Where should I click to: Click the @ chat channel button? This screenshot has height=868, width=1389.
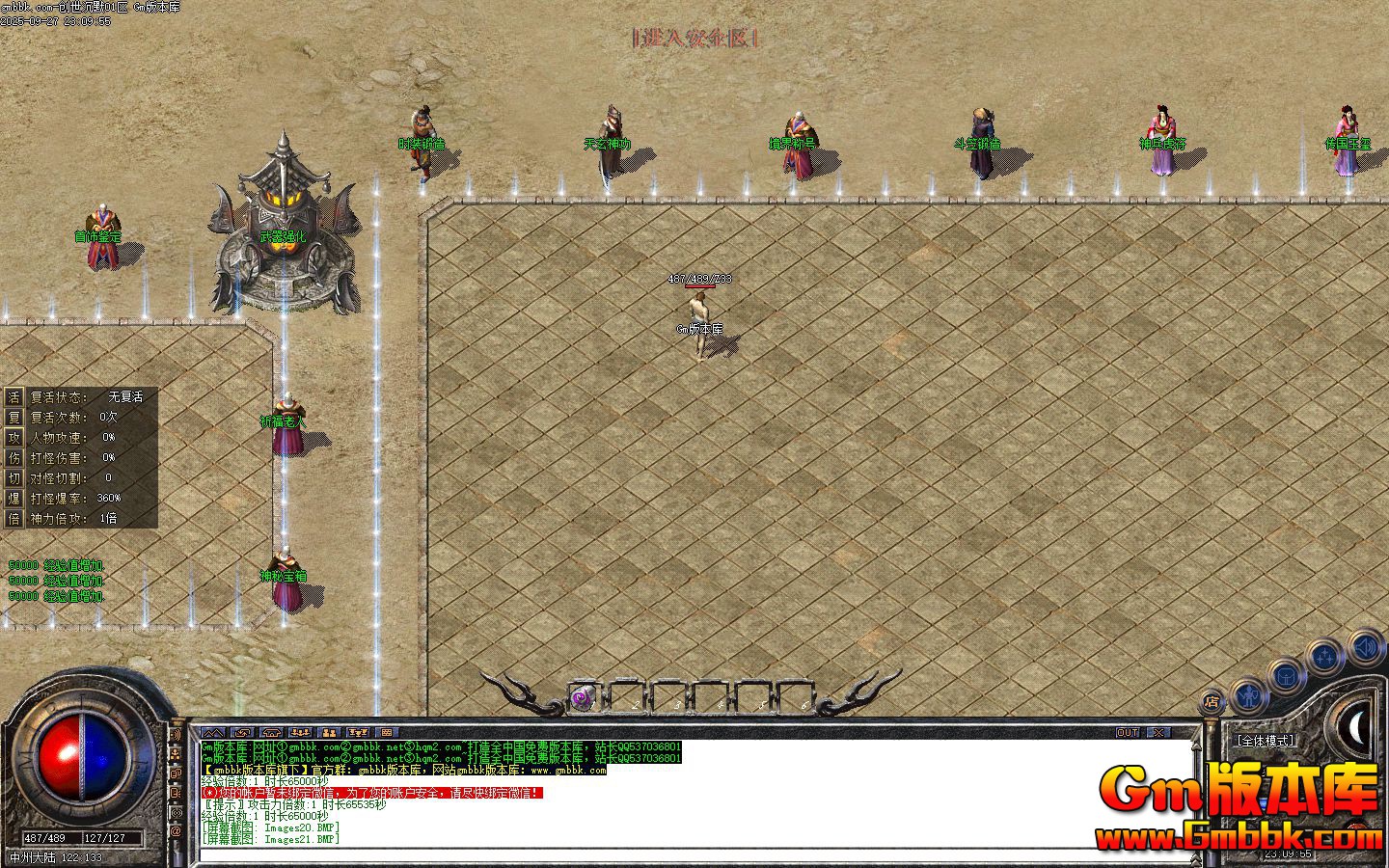pyautogui.click(x=176, y=830)
